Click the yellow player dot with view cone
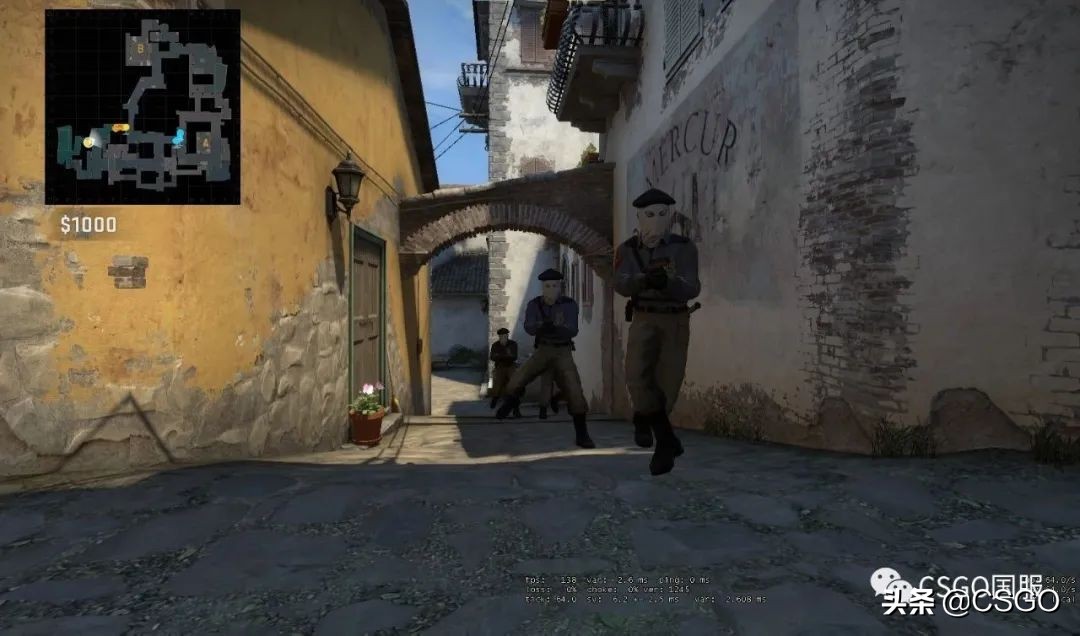The height and width of the screenshot is (636, 1080). click(89, 143)
